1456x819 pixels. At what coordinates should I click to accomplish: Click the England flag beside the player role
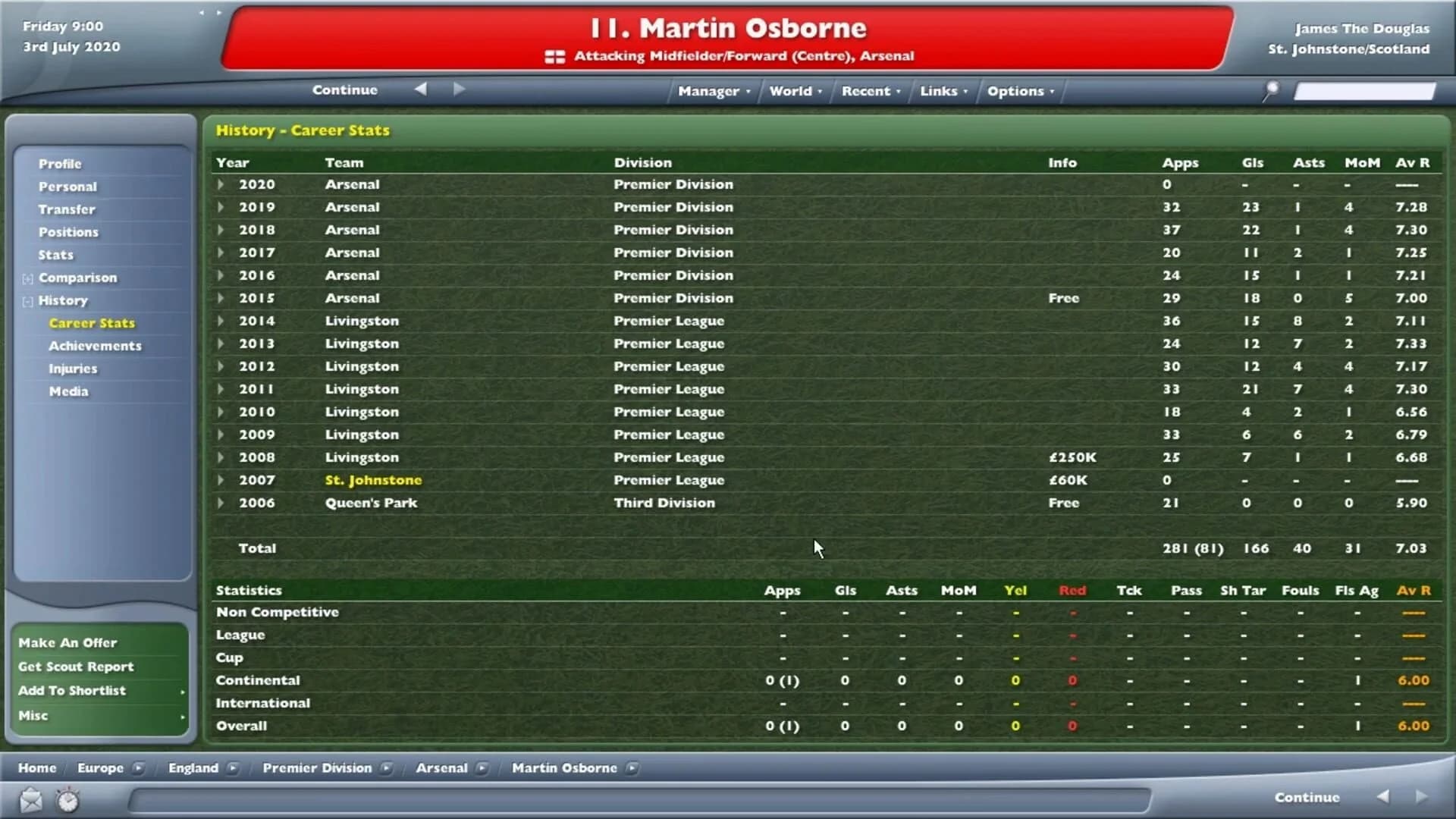pyautogui.click(x=554, y=55)
